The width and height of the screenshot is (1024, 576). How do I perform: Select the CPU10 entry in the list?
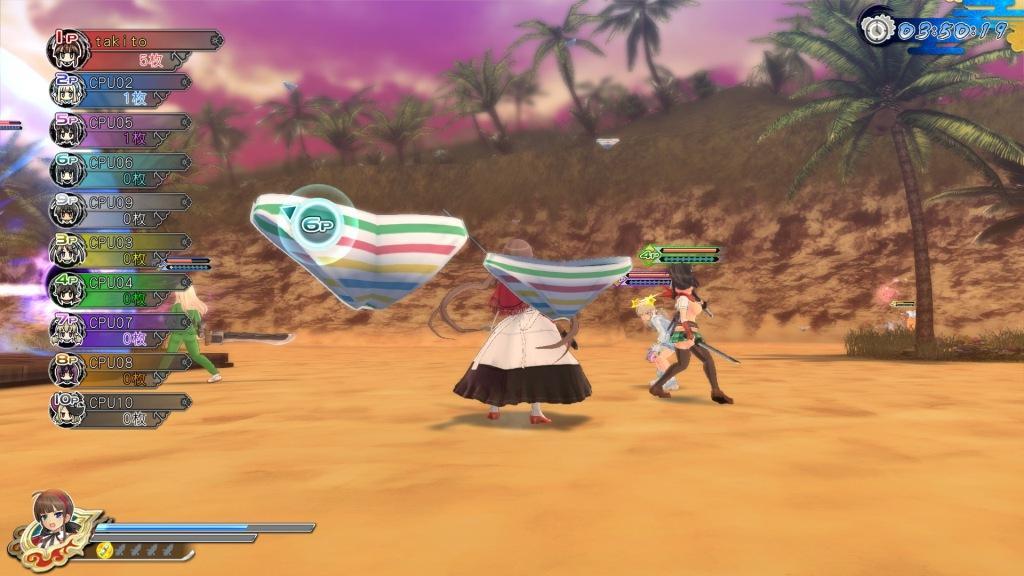click(x=122, y=409)
